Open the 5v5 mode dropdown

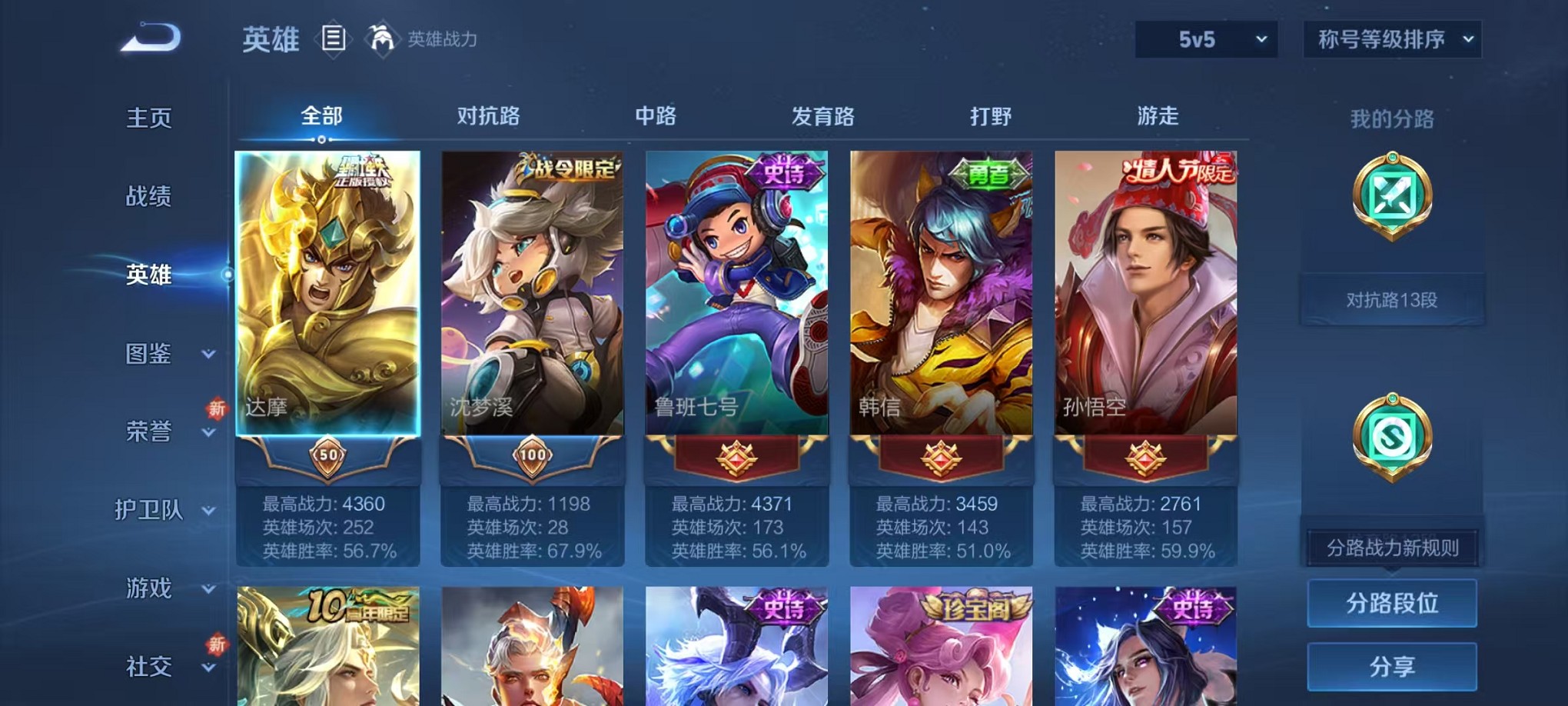[x=1205, y=37]
